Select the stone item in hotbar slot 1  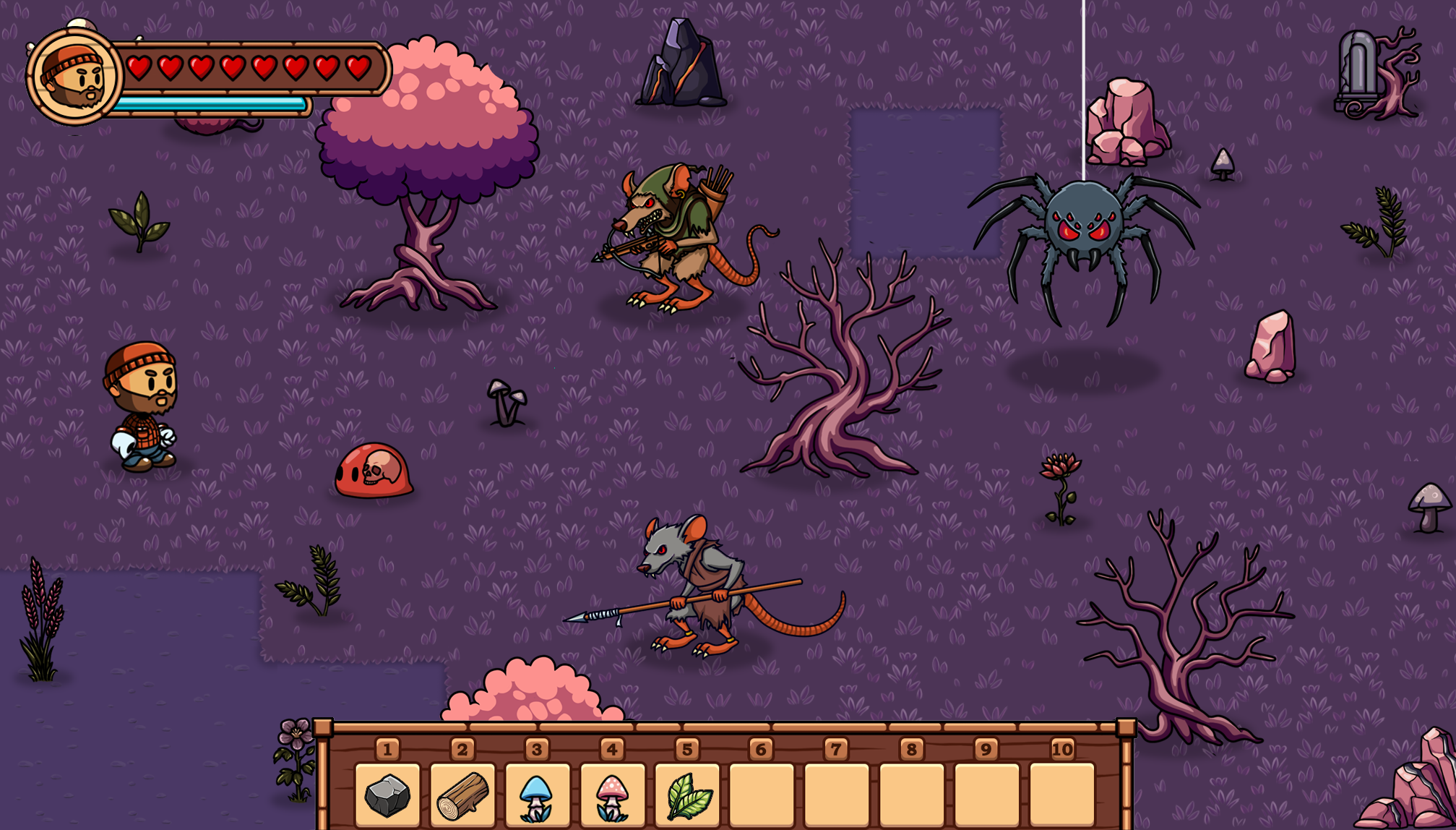[x=387, y=795]
